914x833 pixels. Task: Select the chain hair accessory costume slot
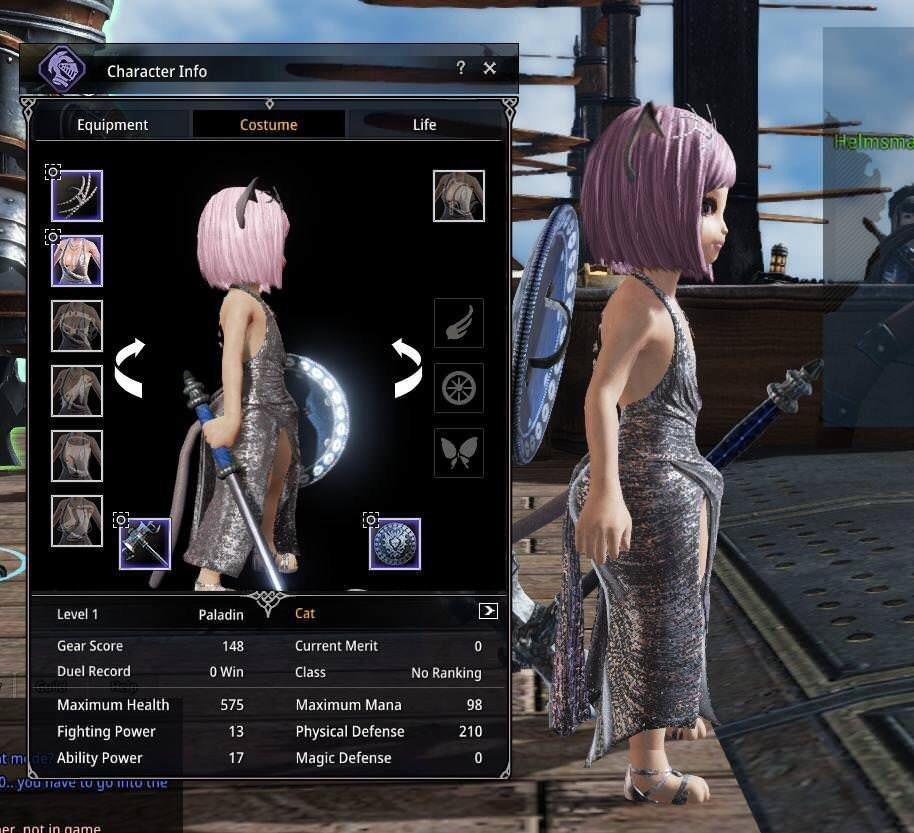[77, 196]
